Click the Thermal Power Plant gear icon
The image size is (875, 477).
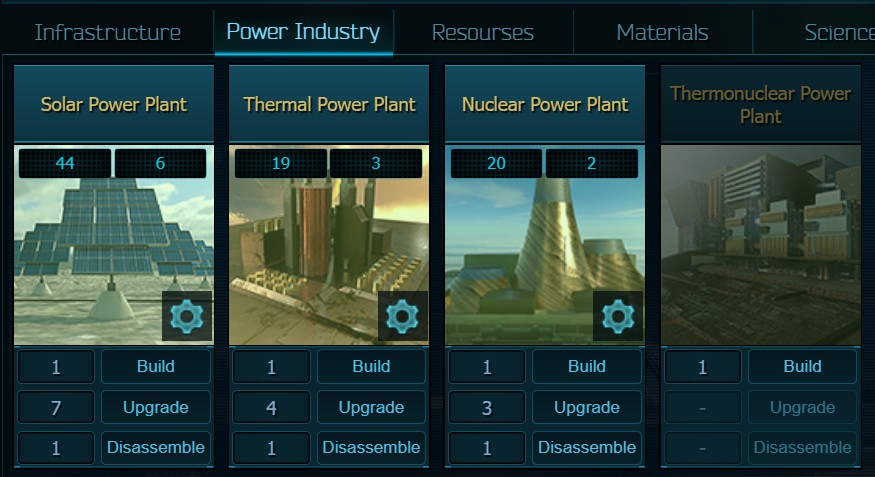(402, 316)
